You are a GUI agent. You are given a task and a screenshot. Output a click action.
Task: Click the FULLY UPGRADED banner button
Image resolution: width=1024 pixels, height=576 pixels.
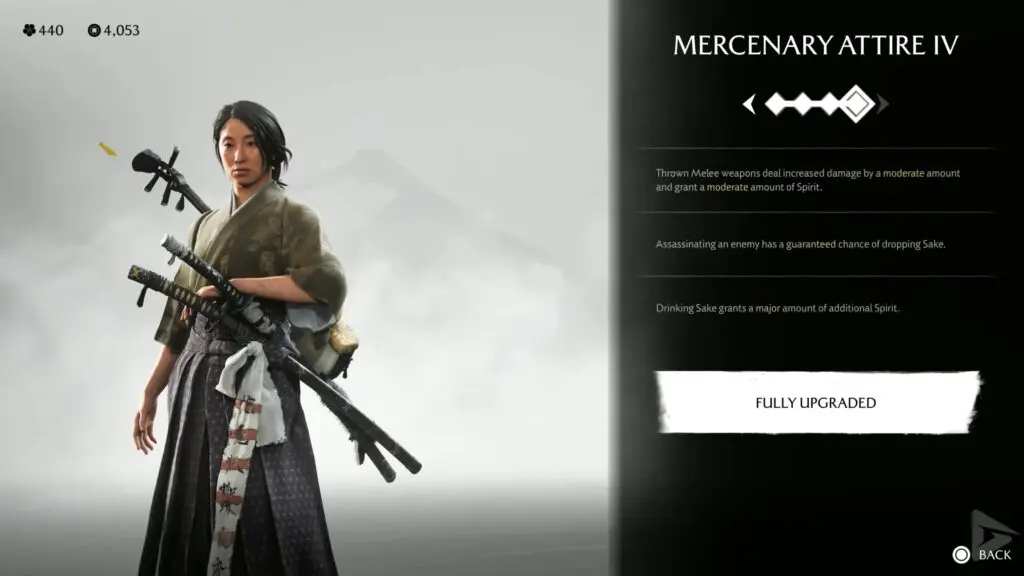coord(816,403)
